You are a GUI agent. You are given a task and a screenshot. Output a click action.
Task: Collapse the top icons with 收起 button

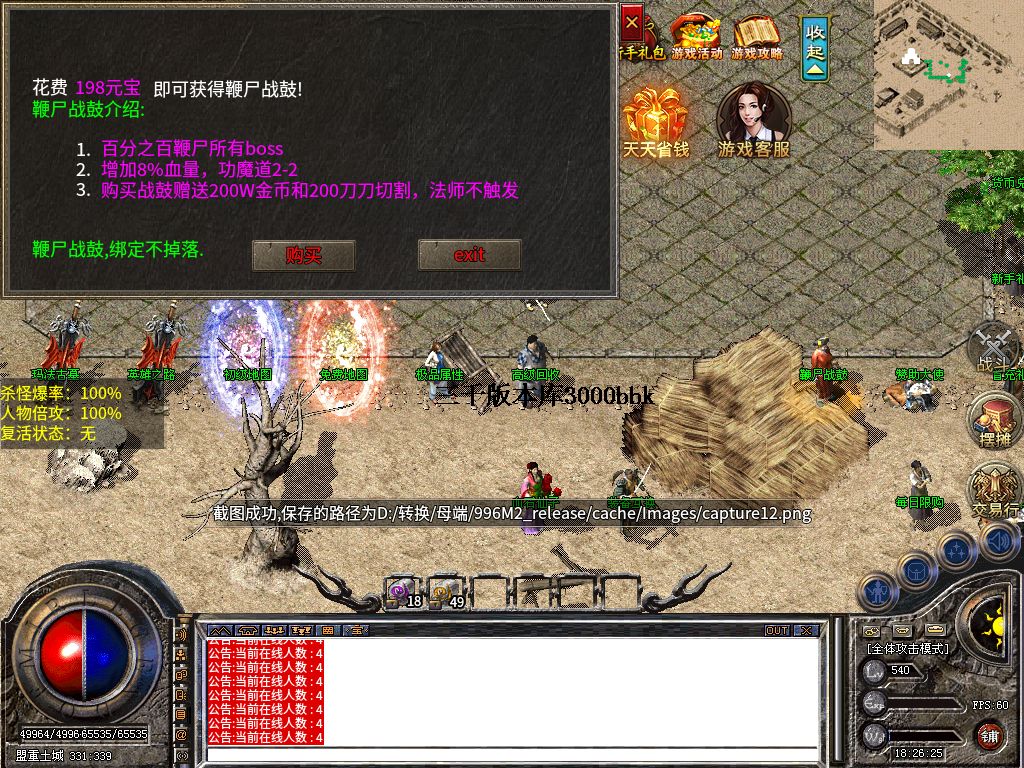pos(815,47)
